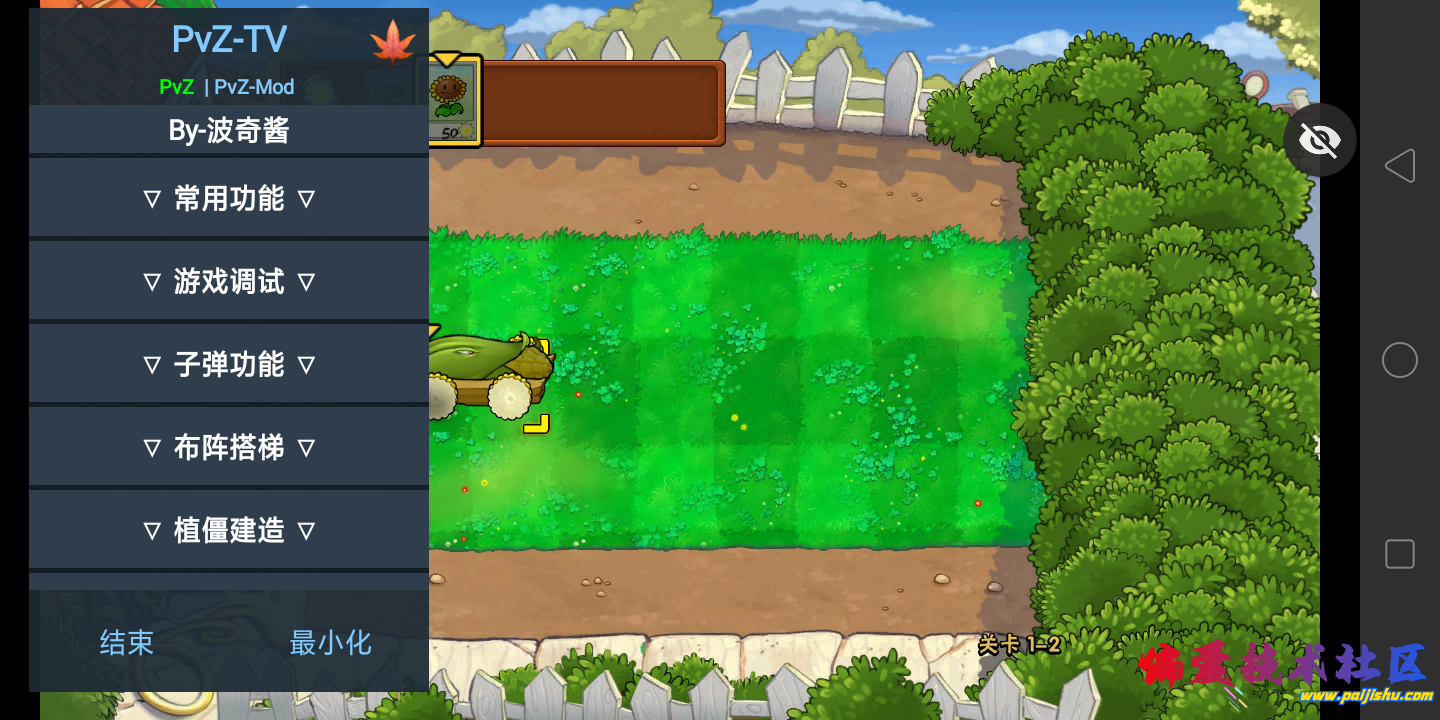Image resolution: width=1440 pixels, height=720 pixels.
Task: Minimize the menu with 最小化
Action: [x=330, y=643]
